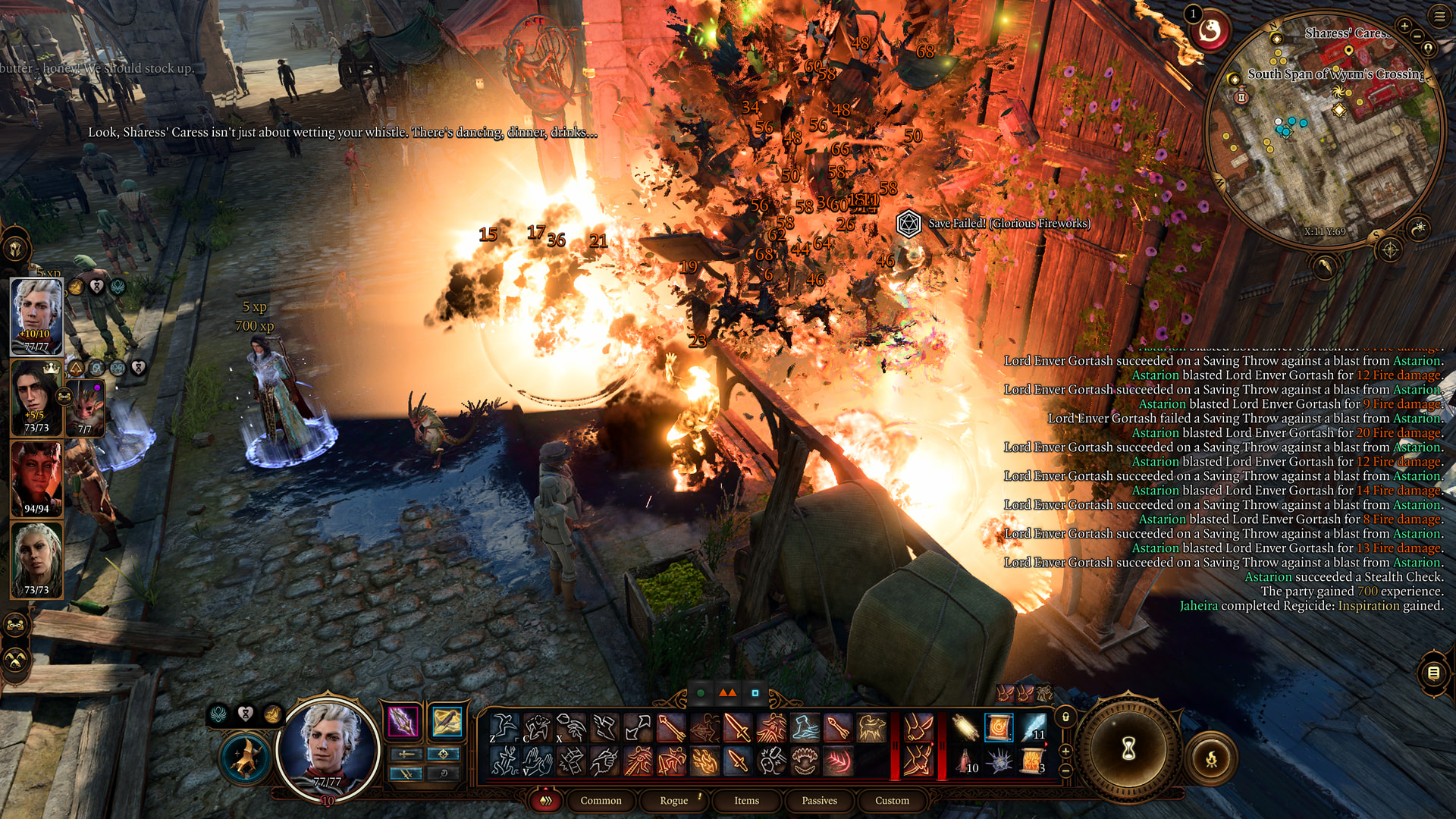The image size is (1456, 819).
Task: Select Karlach's red tiefling portrait
Action: click(x=36, y=478)
